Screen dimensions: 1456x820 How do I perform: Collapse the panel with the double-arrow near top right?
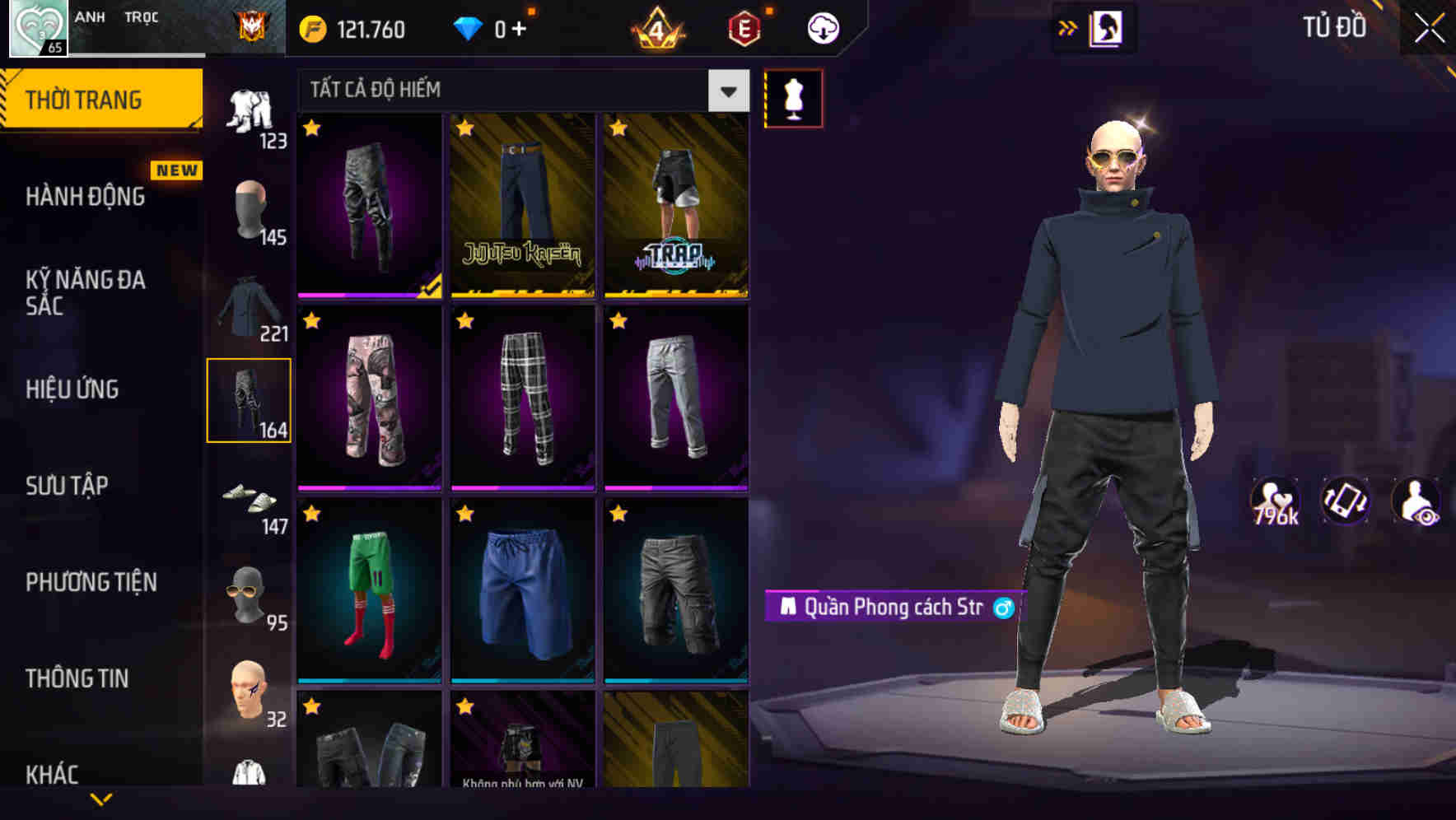(x=1068, y=27)
